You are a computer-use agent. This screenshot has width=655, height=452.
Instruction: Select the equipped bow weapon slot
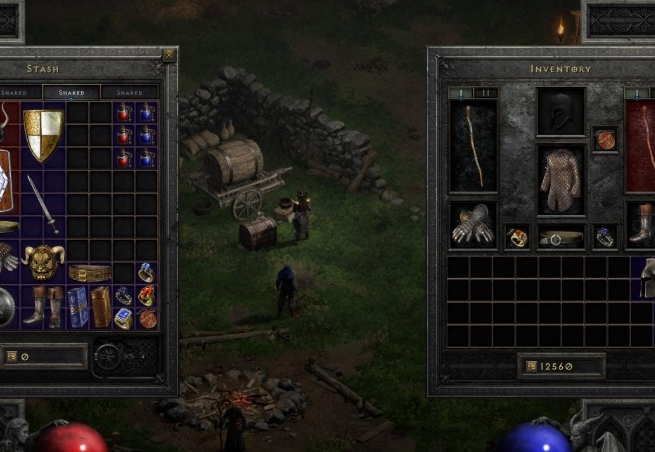473,145
